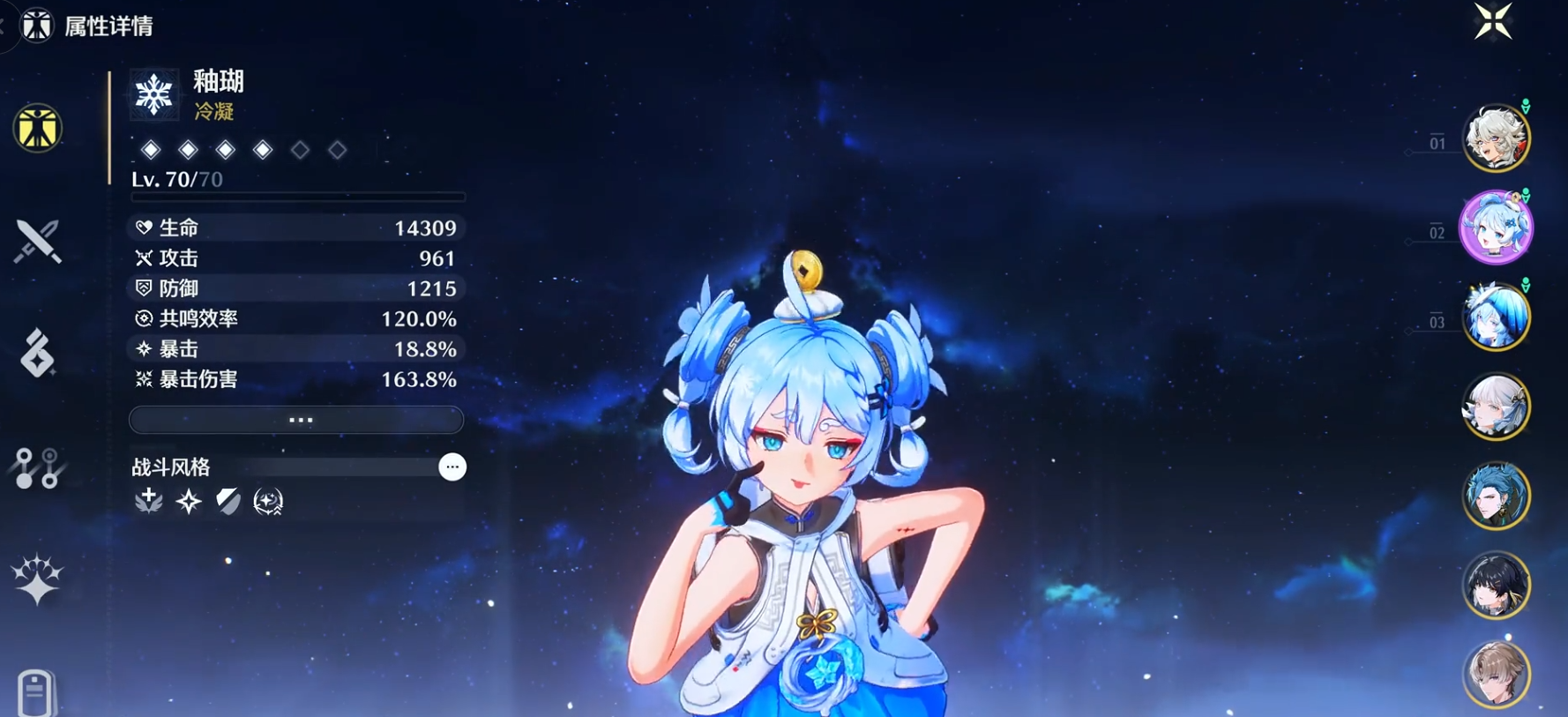Select the silver-haired portrait below slot 03

click(x=1496, y=407)
